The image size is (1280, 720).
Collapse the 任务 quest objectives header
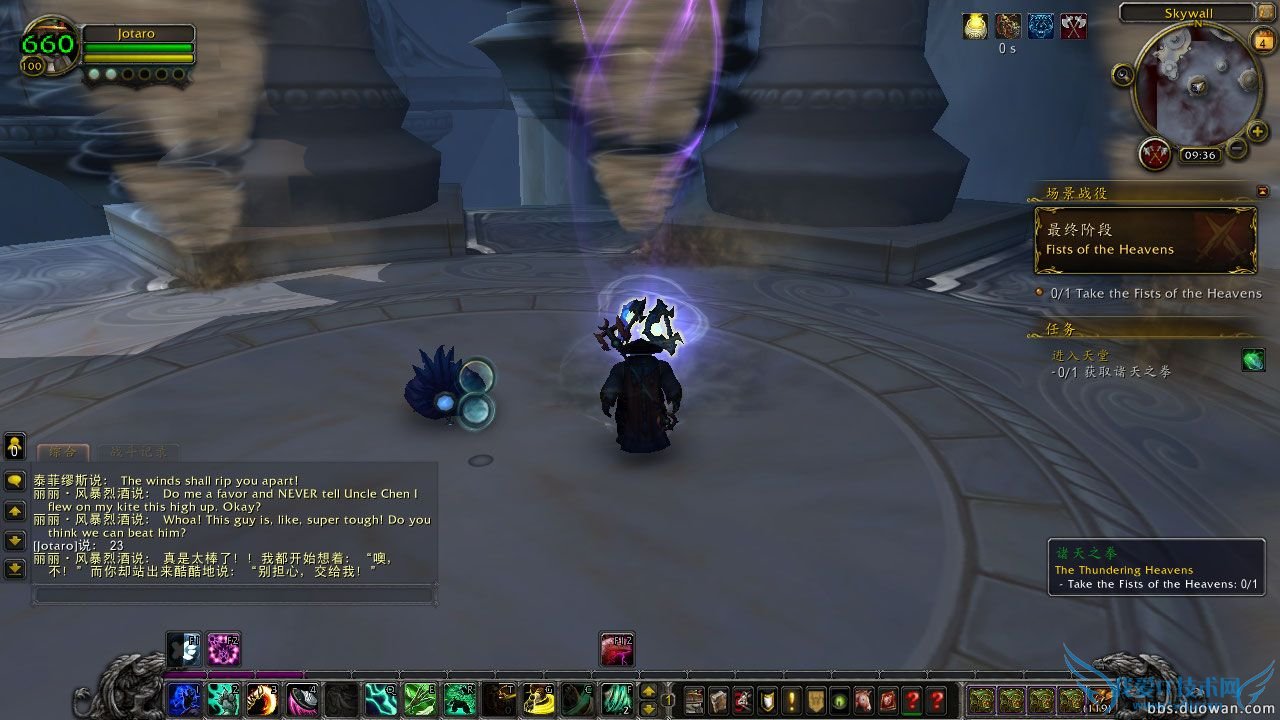click(1058, 329)
